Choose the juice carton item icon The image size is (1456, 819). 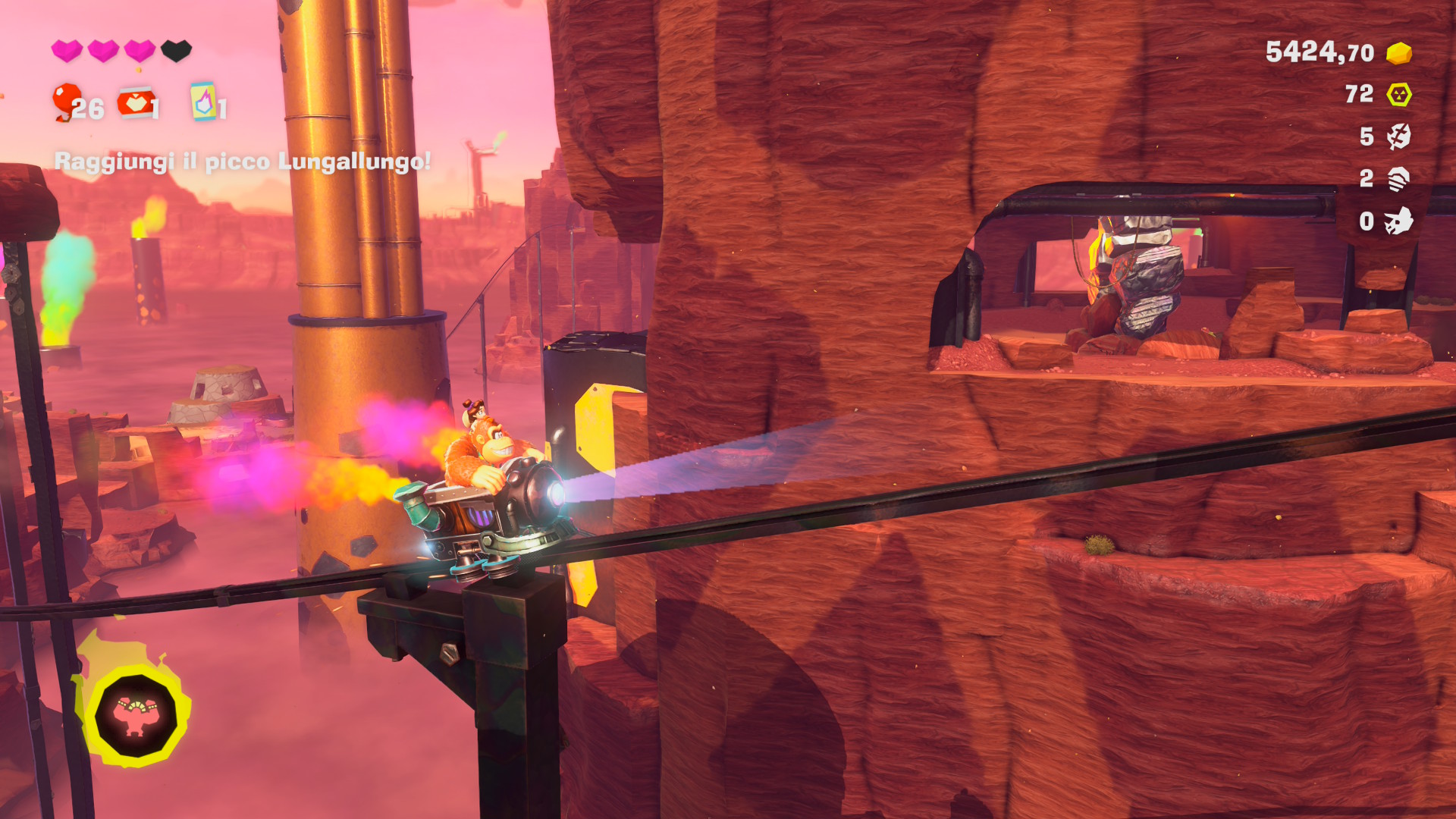202,102
